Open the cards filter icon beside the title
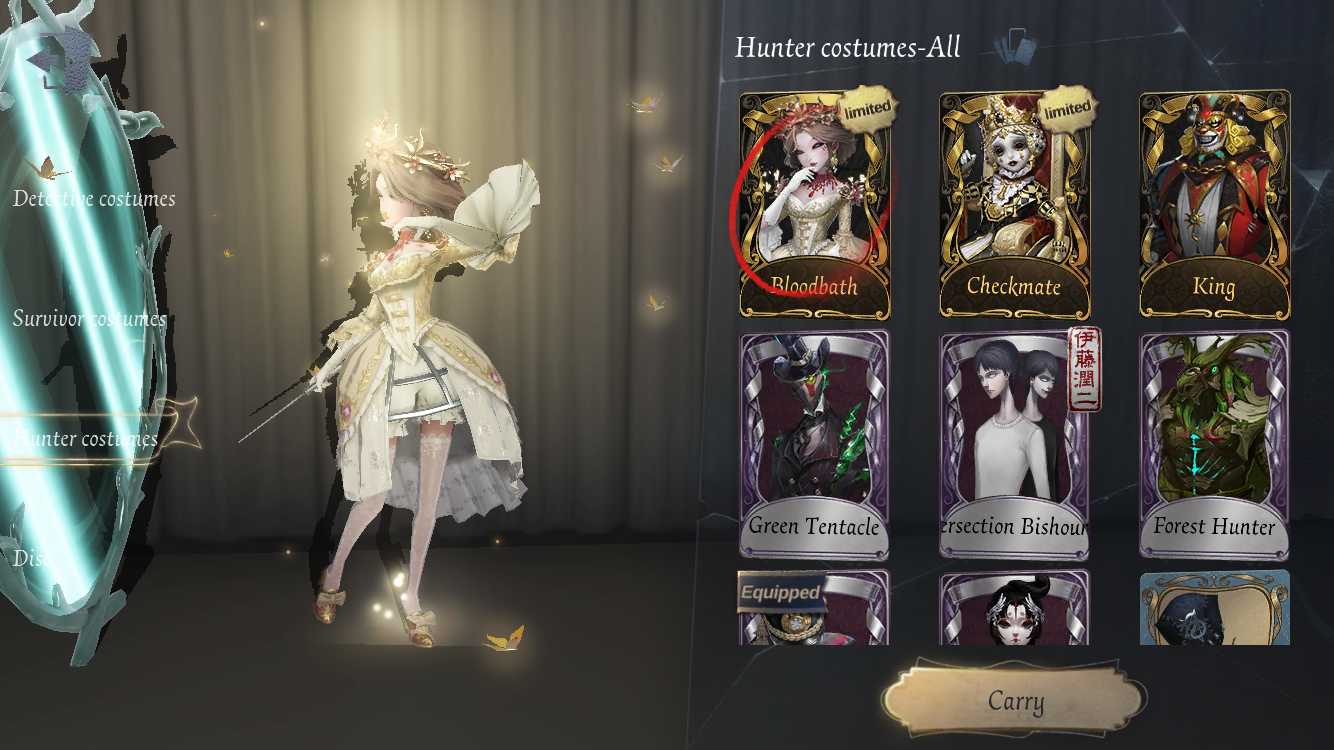 point(1016,44)
